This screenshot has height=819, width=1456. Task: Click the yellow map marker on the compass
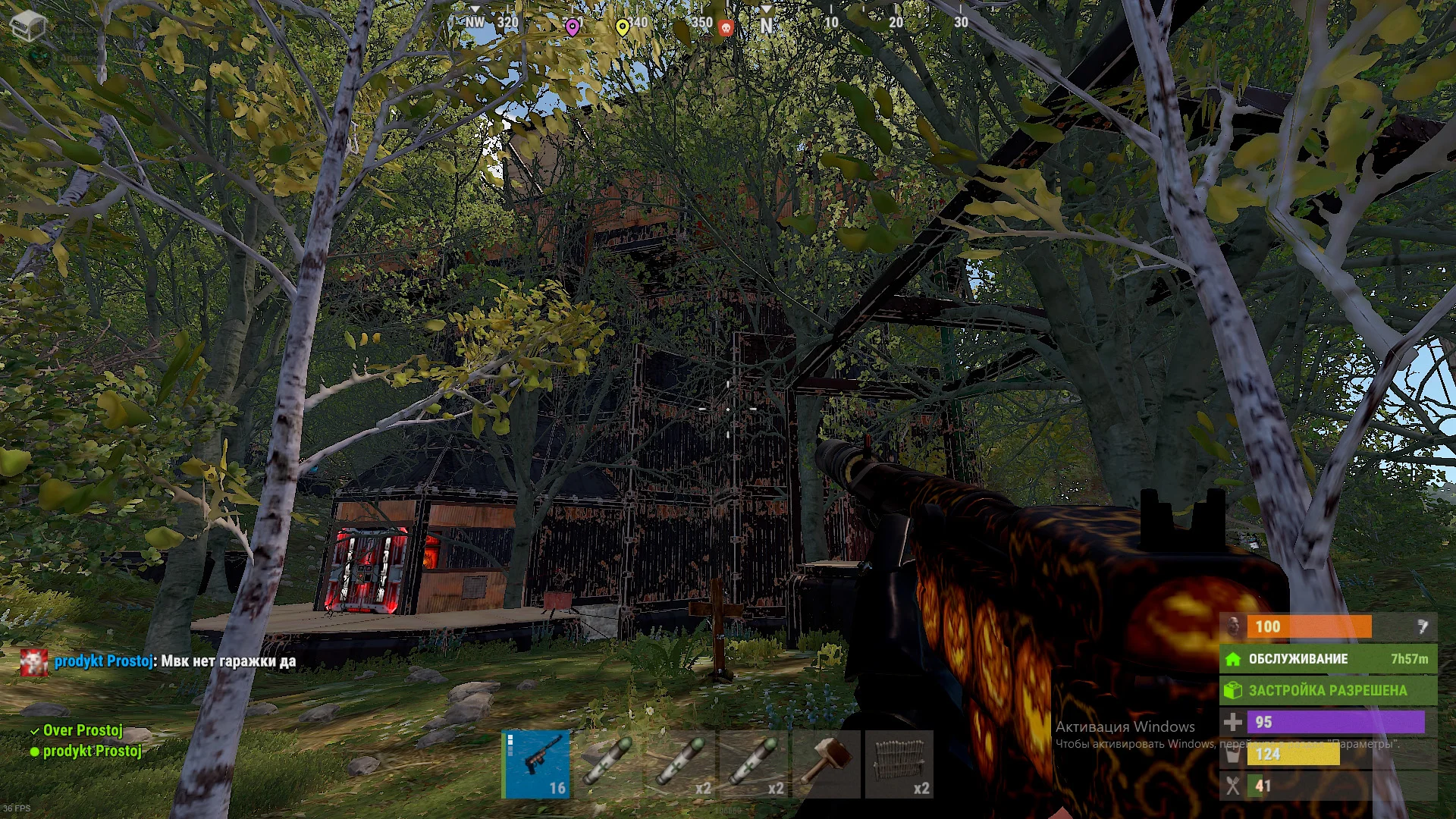(x=622, y=27)
